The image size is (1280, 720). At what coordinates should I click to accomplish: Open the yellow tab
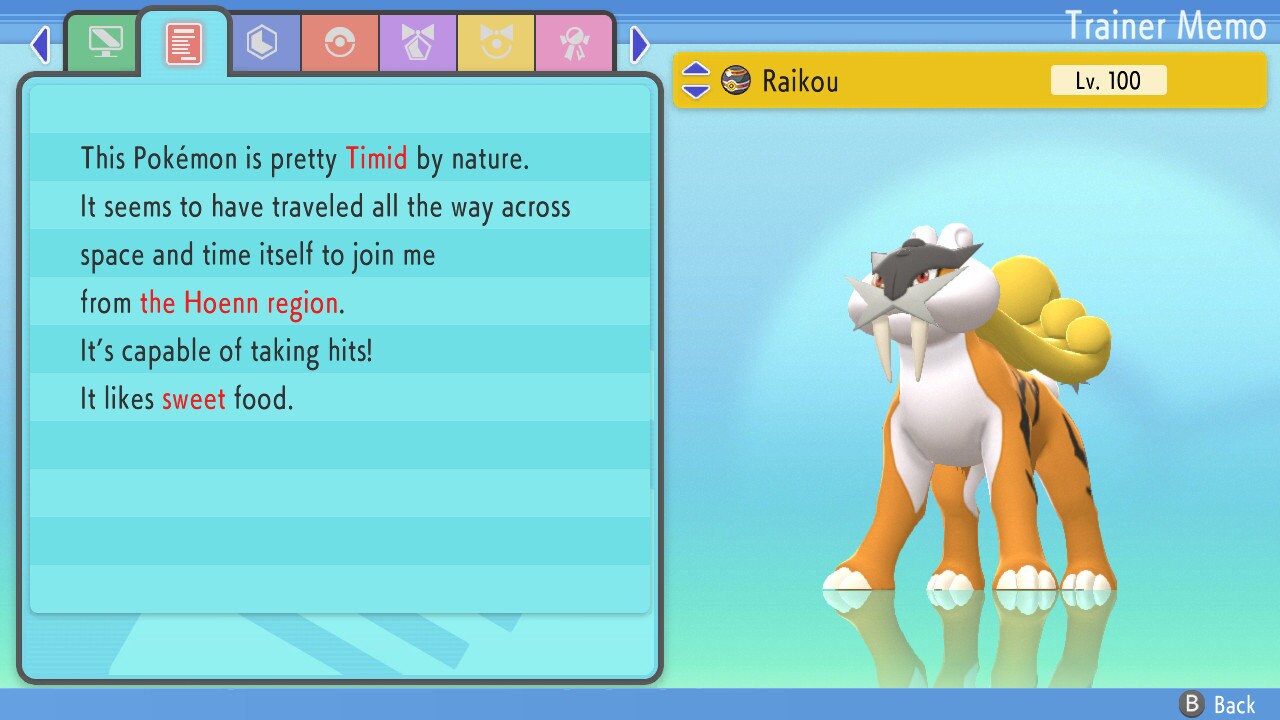pos(495,43)
